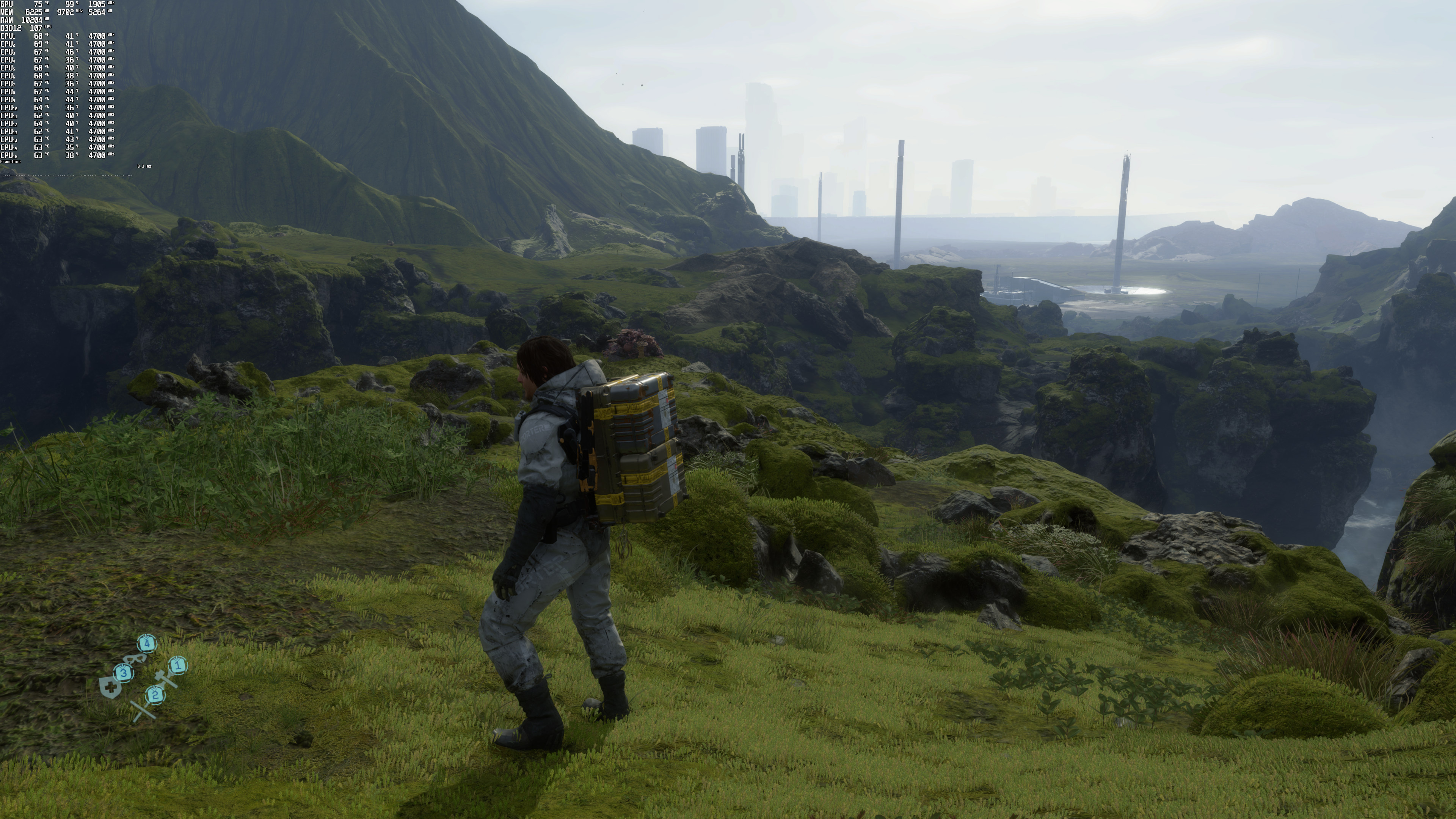Open the shield-with-cross medical shortcut icon
This screenshot has width=1456, height=819.
point(110,687)
